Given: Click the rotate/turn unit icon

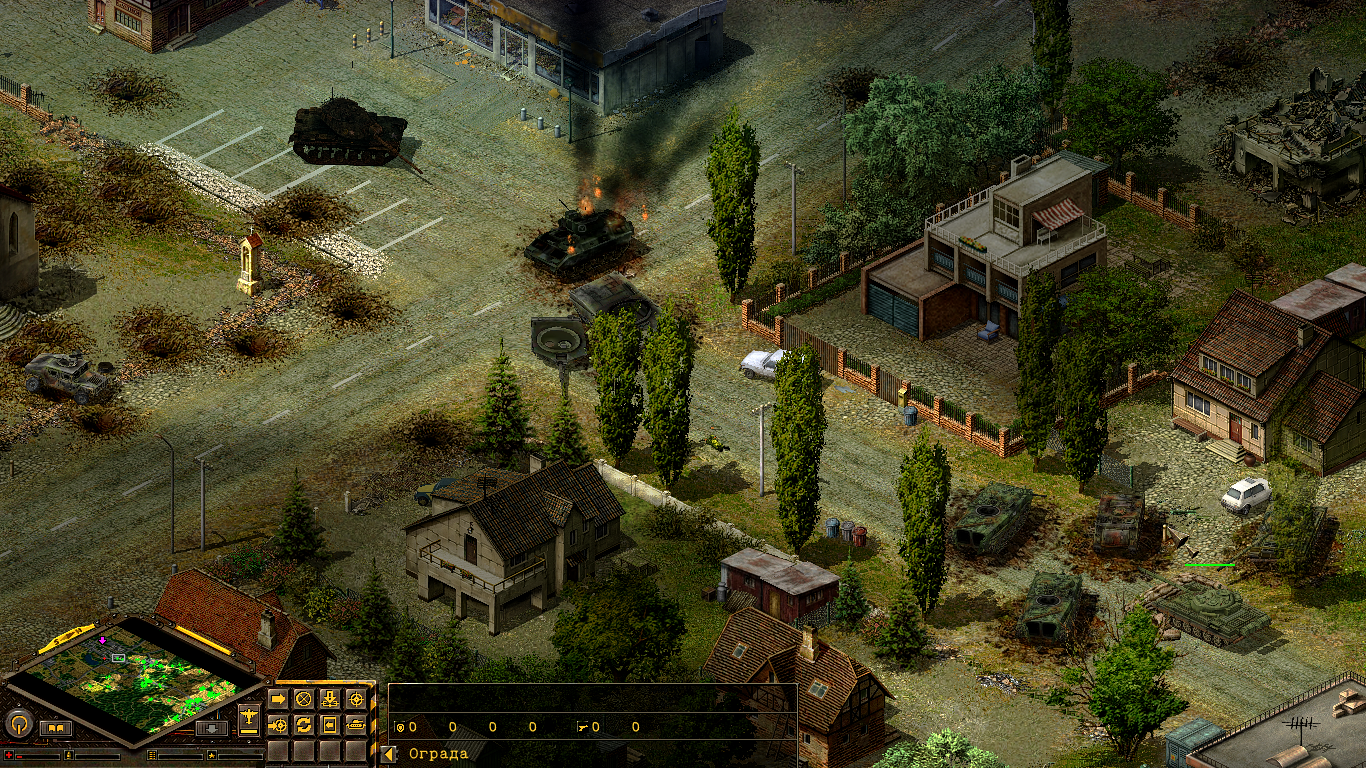Looking at the screenshot, I should [304, 725].
